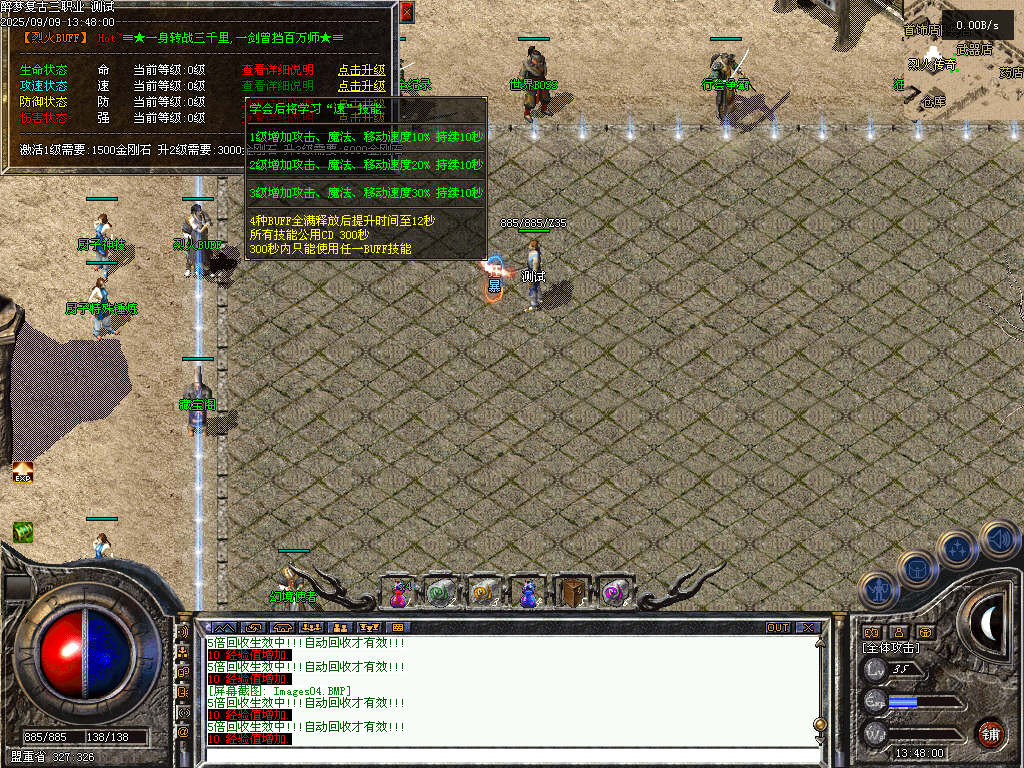The image size is (1024, 768).
Task: Click the round helmet icon button
Action: coord(916,568)
